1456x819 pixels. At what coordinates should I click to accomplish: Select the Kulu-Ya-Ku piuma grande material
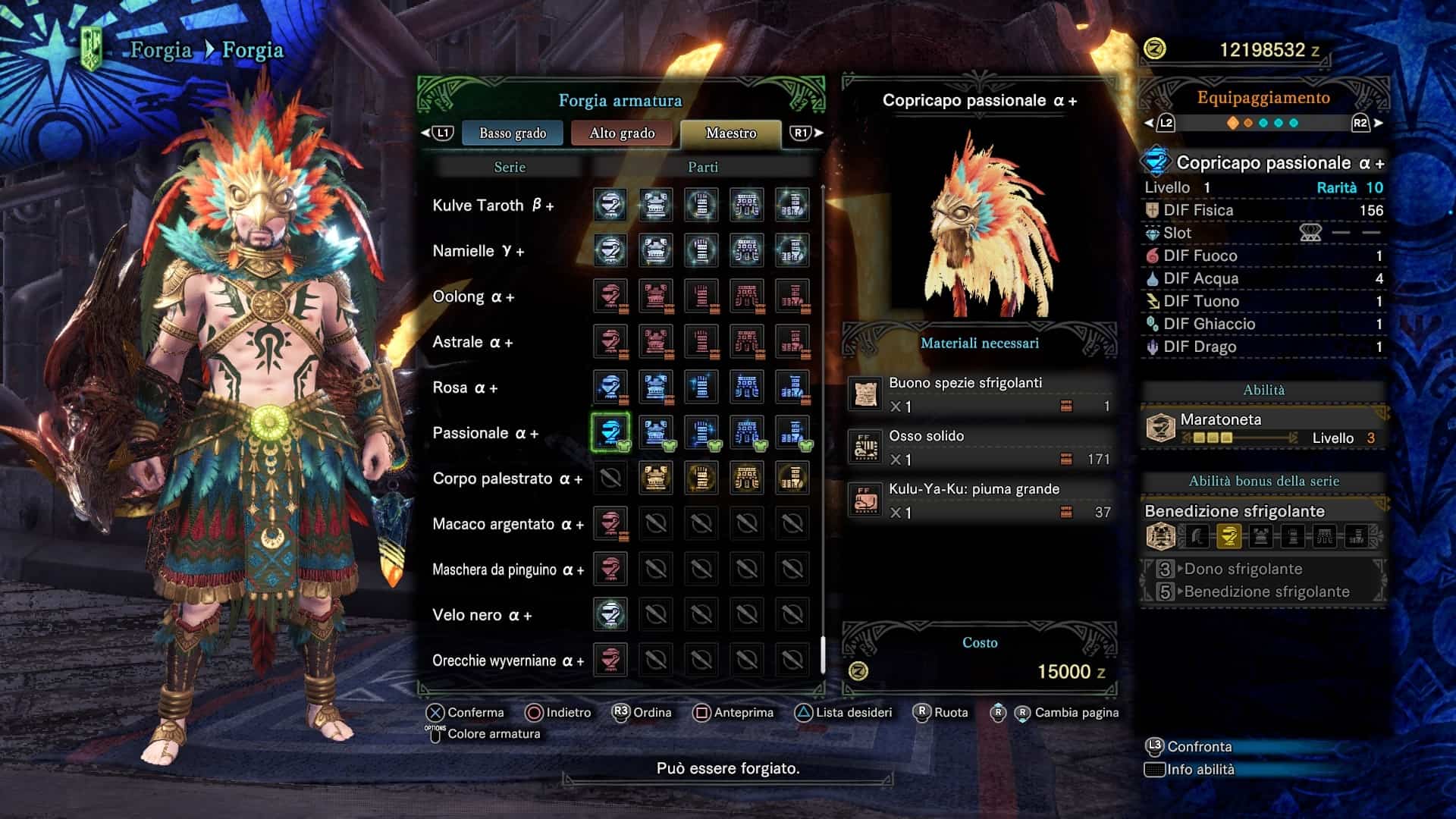point(980,500)
